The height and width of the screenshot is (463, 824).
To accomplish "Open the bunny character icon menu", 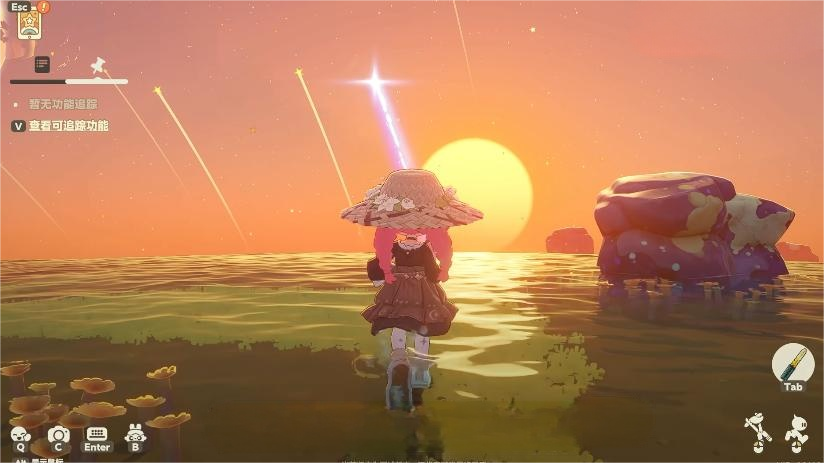I will click(x=135, y=434).
